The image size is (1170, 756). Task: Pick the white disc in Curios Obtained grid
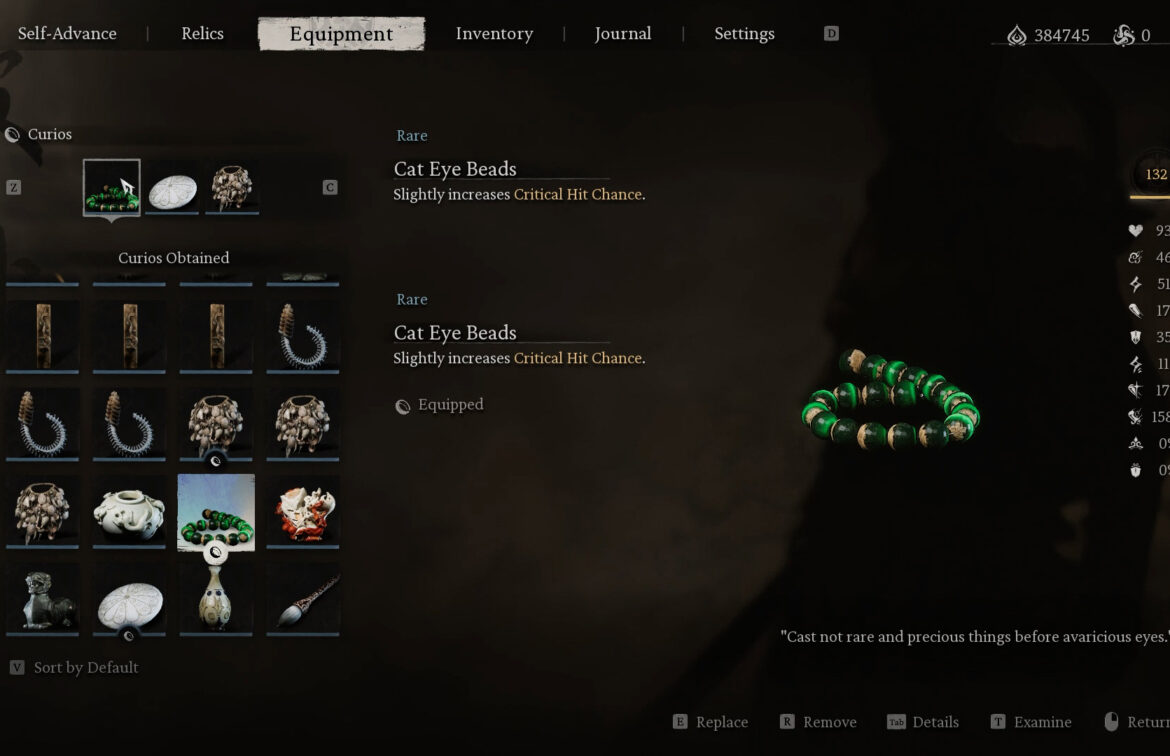(x=129, y=597)
